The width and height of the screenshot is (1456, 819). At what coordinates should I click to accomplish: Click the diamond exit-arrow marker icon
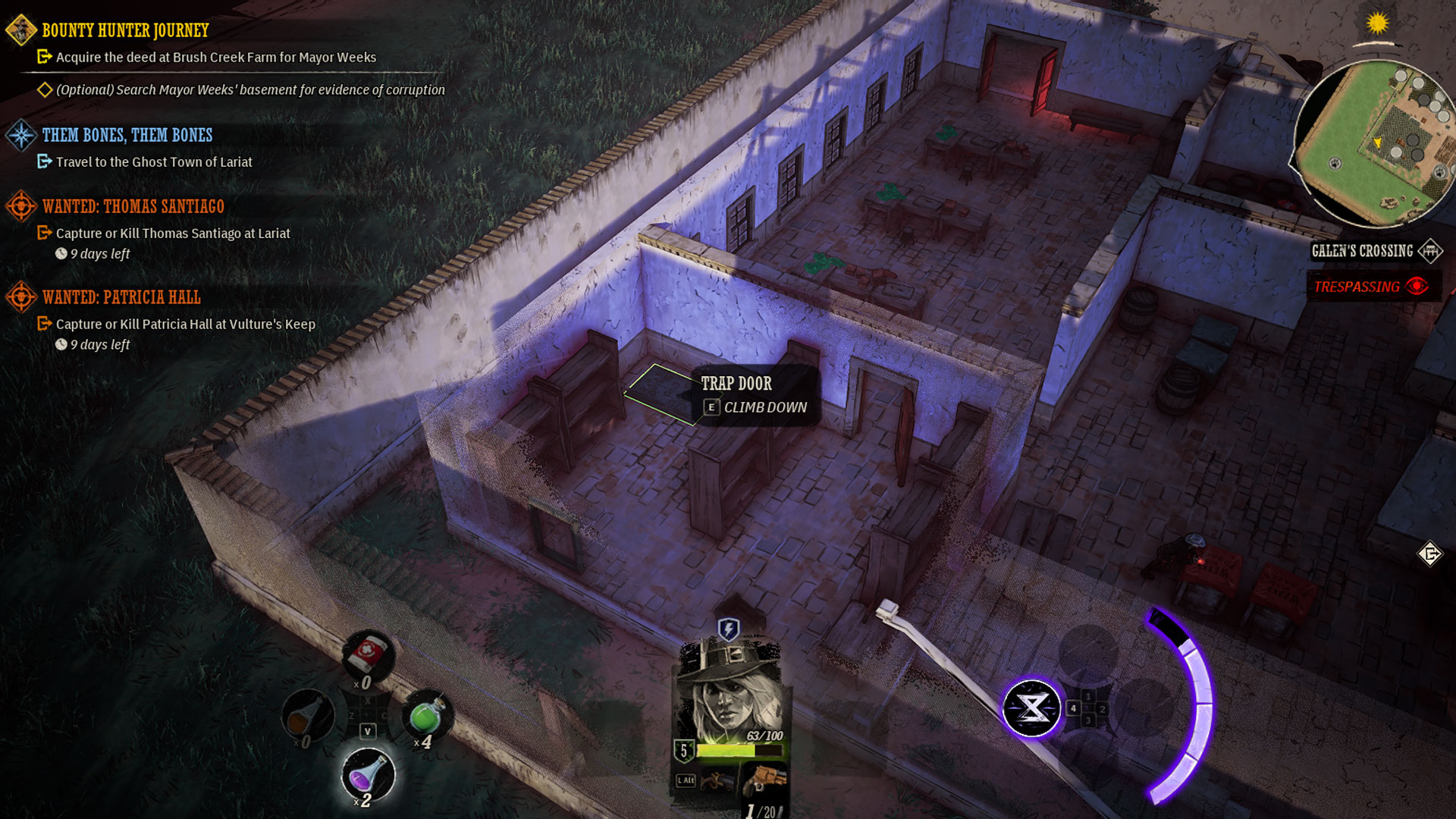[1429, 554]
